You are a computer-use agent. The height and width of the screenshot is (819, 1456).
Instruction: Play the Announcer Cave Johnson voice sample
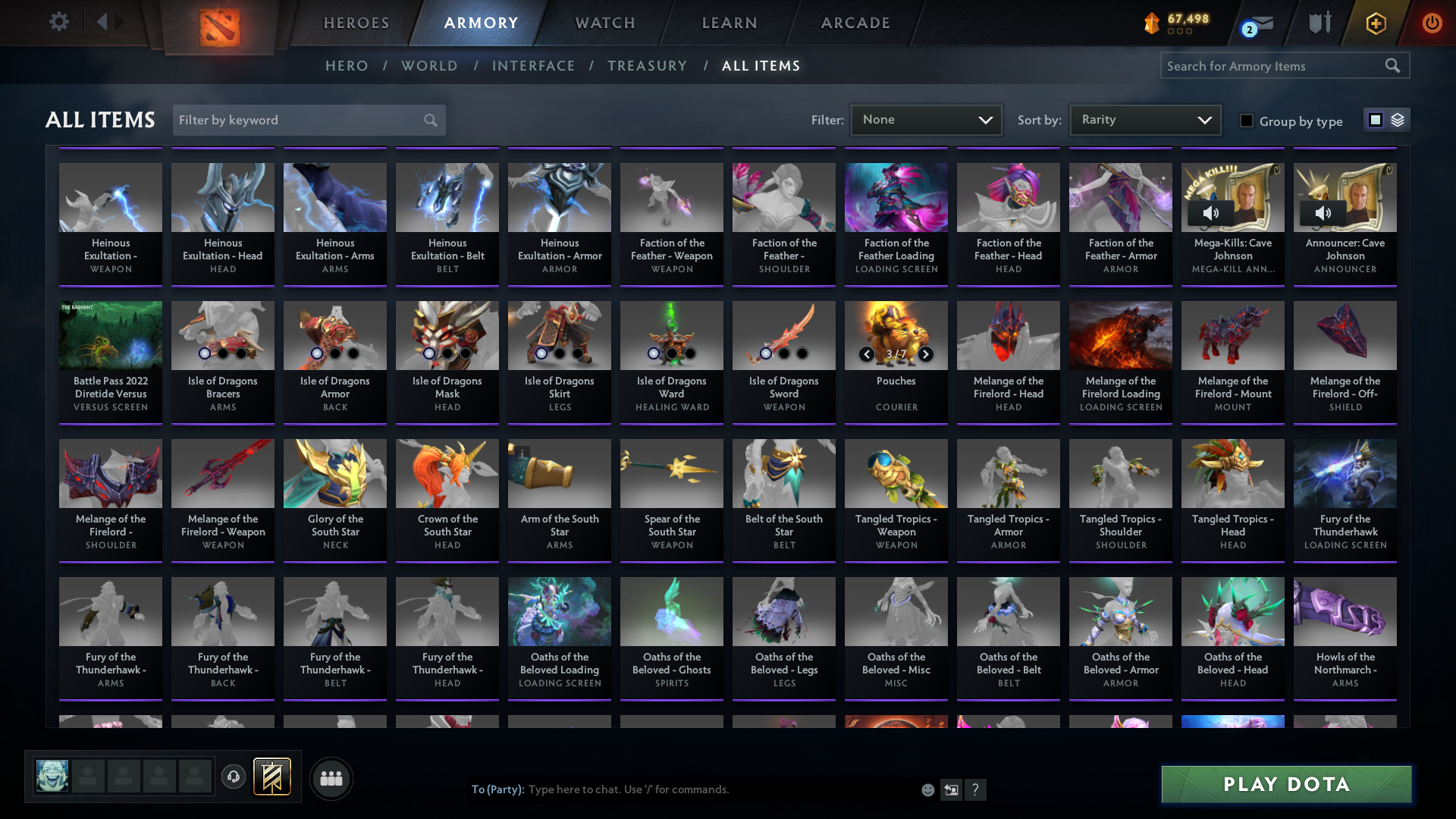point(1323,213)
